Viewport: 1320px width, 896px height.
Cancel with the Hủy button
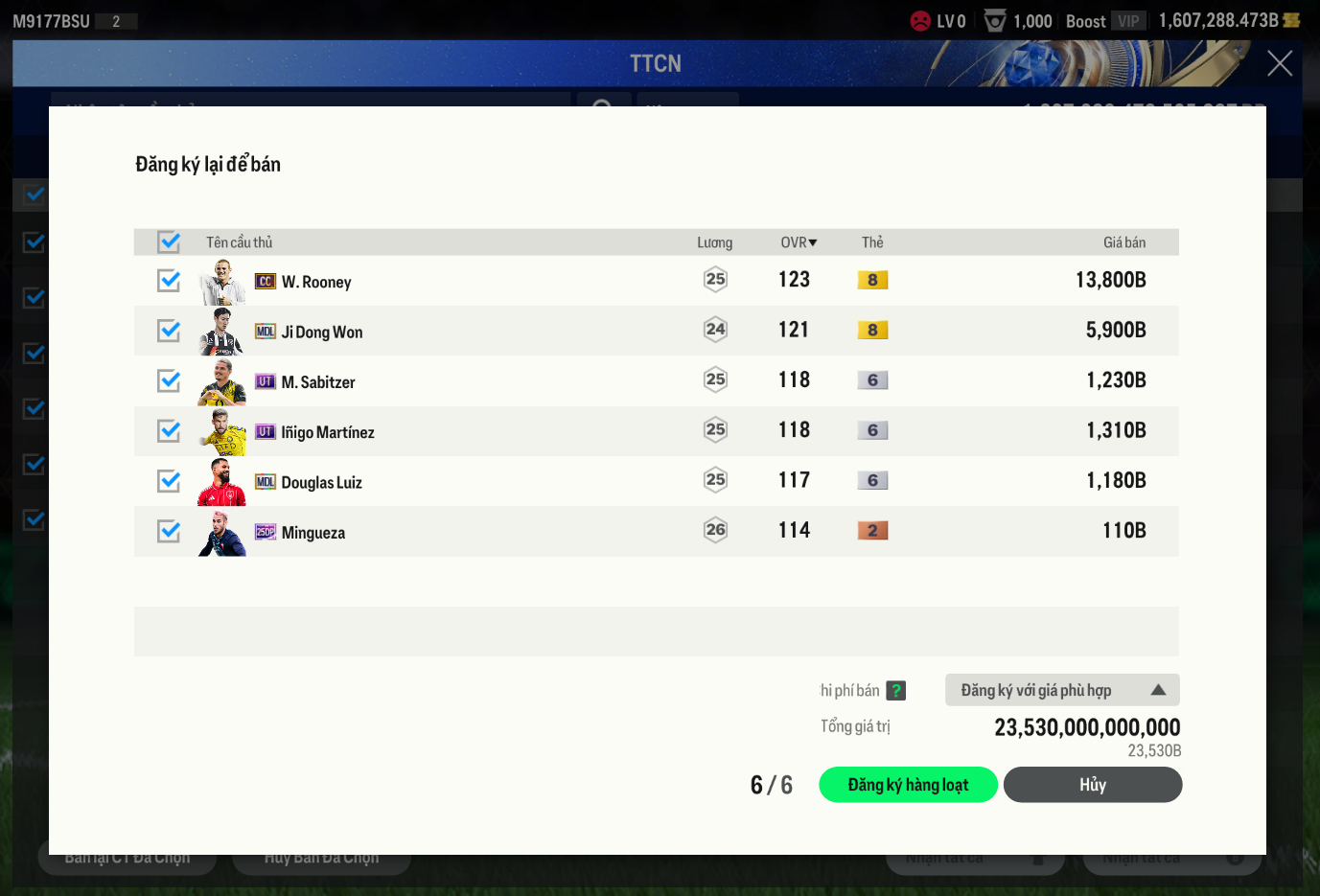(1092, 785)
